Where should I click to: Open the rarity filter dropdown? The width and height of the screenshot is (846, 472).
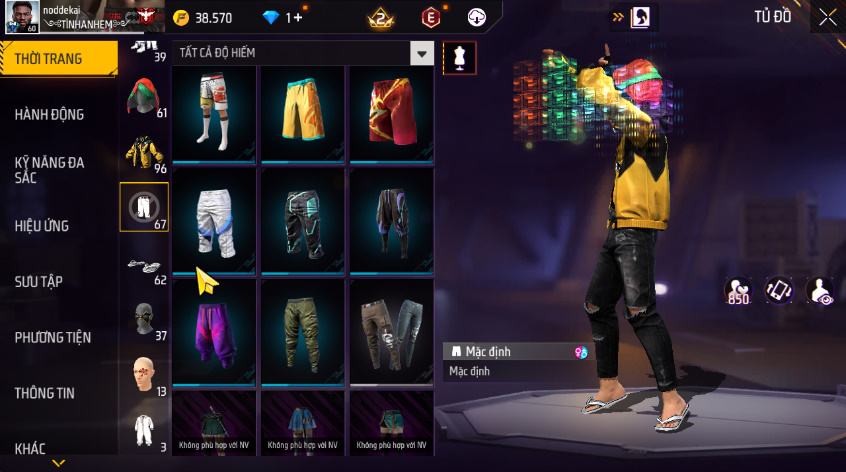(423, 54)
